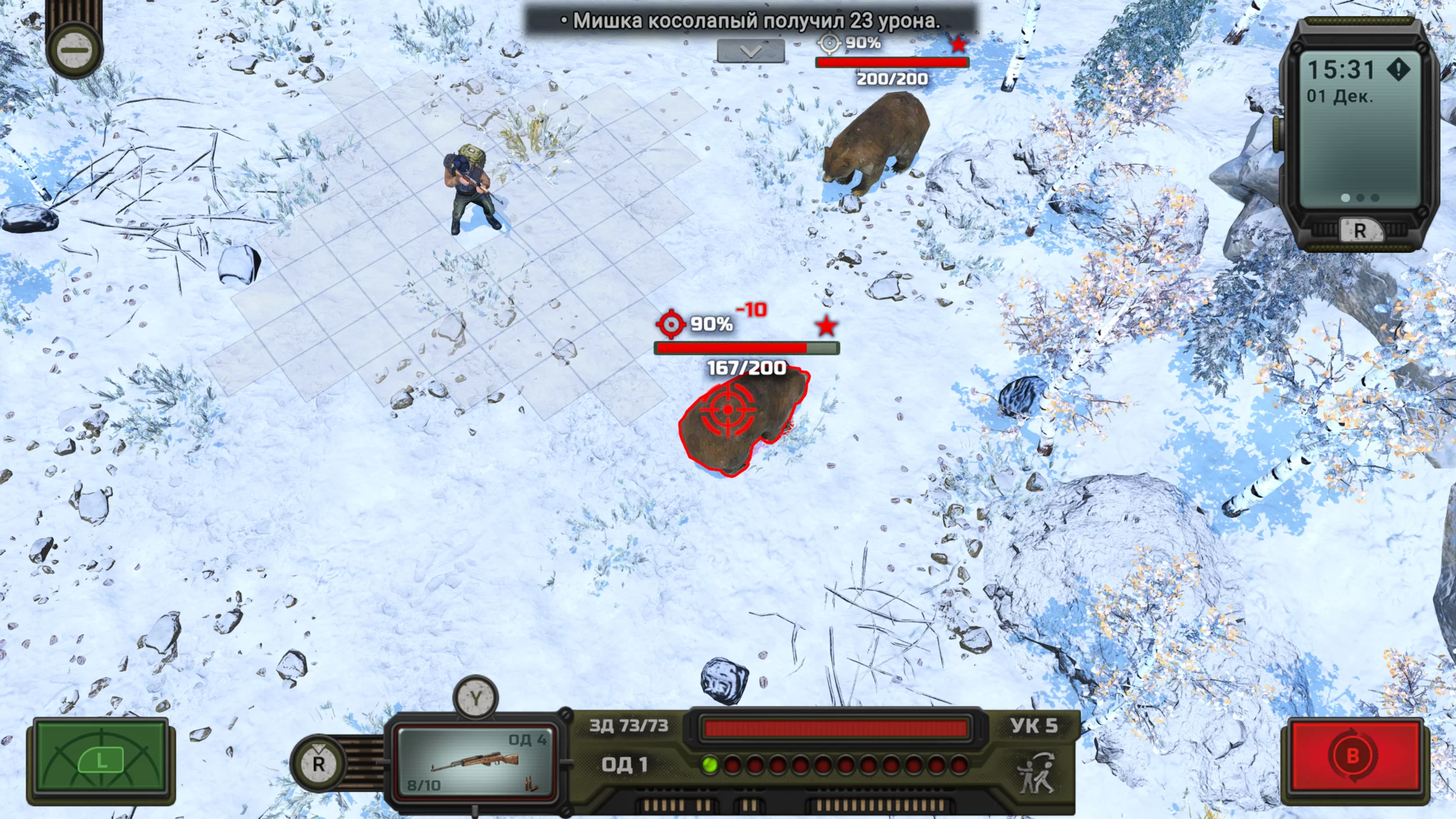The width and height of the screenshot is (1456, 819).
Task: Open the wristwatch showing 15:31
Action: tap(1359, 134)
